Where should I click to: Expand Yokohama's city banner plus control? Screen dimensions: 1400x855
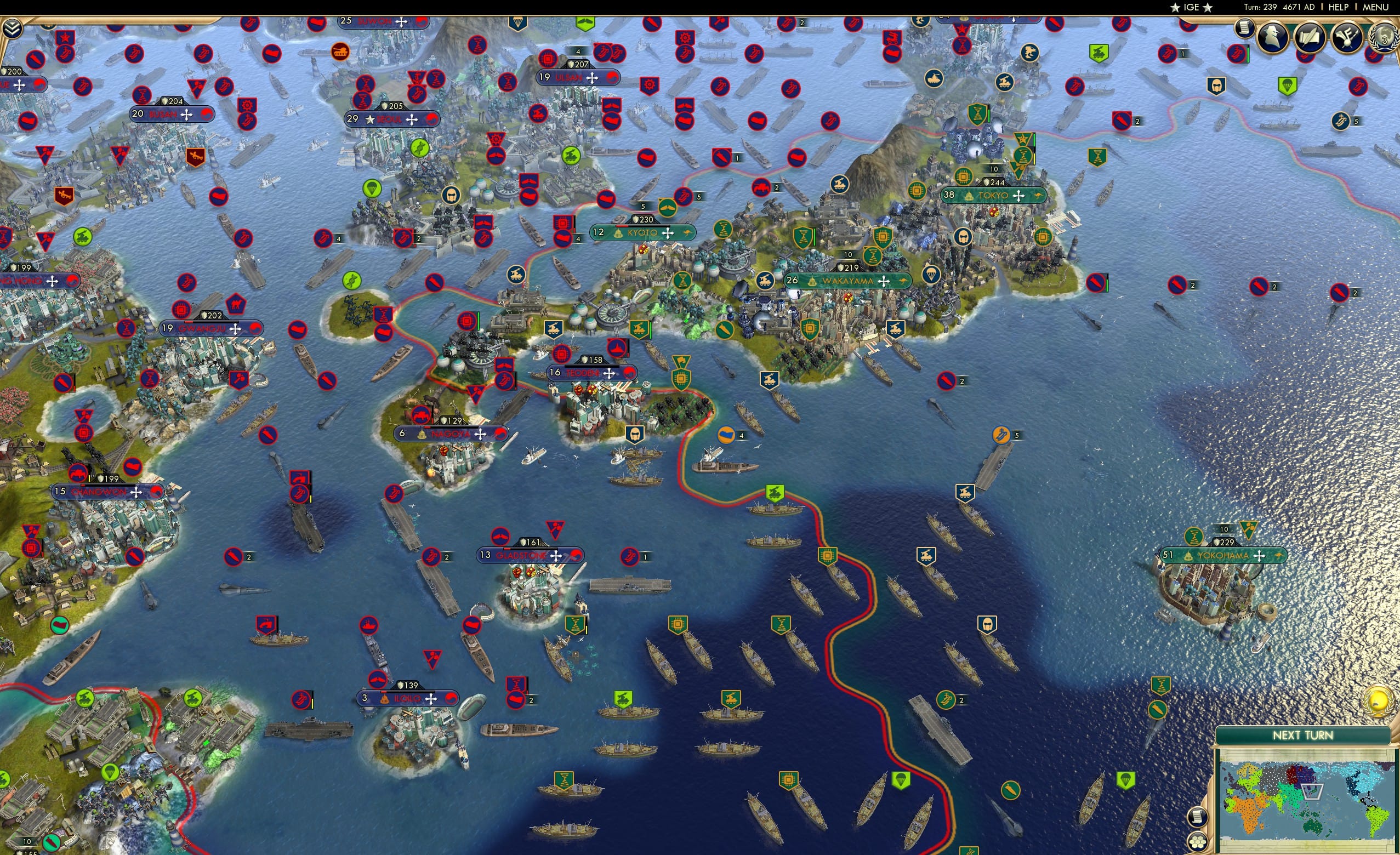pos(1259,557)
